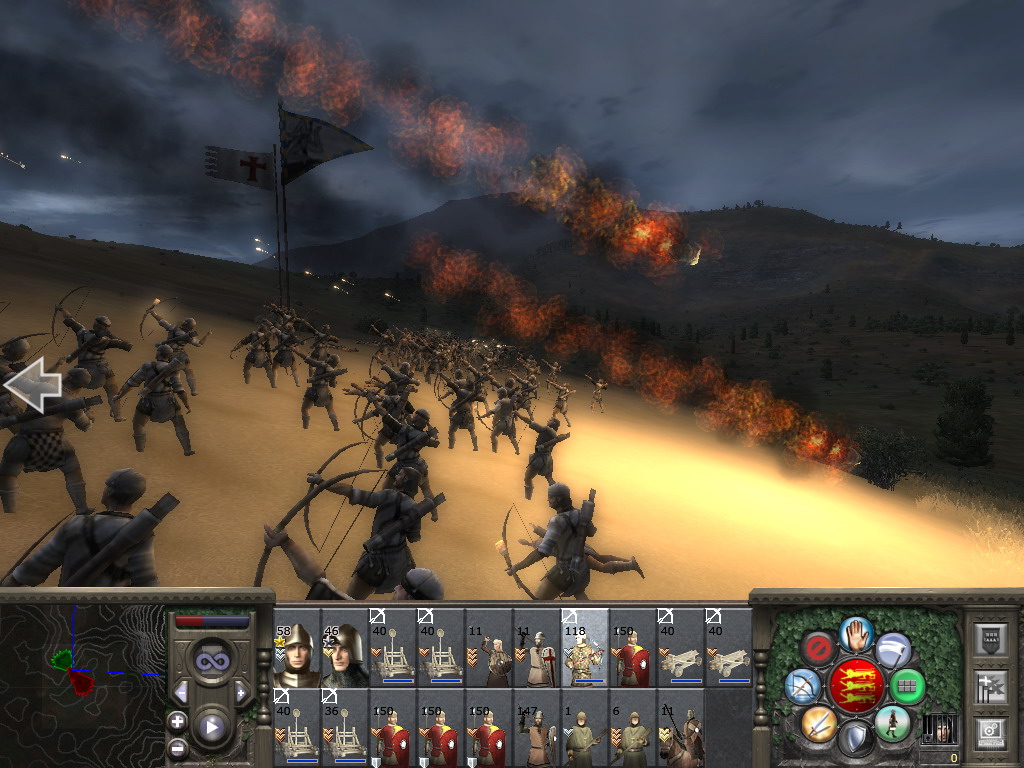Increase the battle speed

(241, 692)
